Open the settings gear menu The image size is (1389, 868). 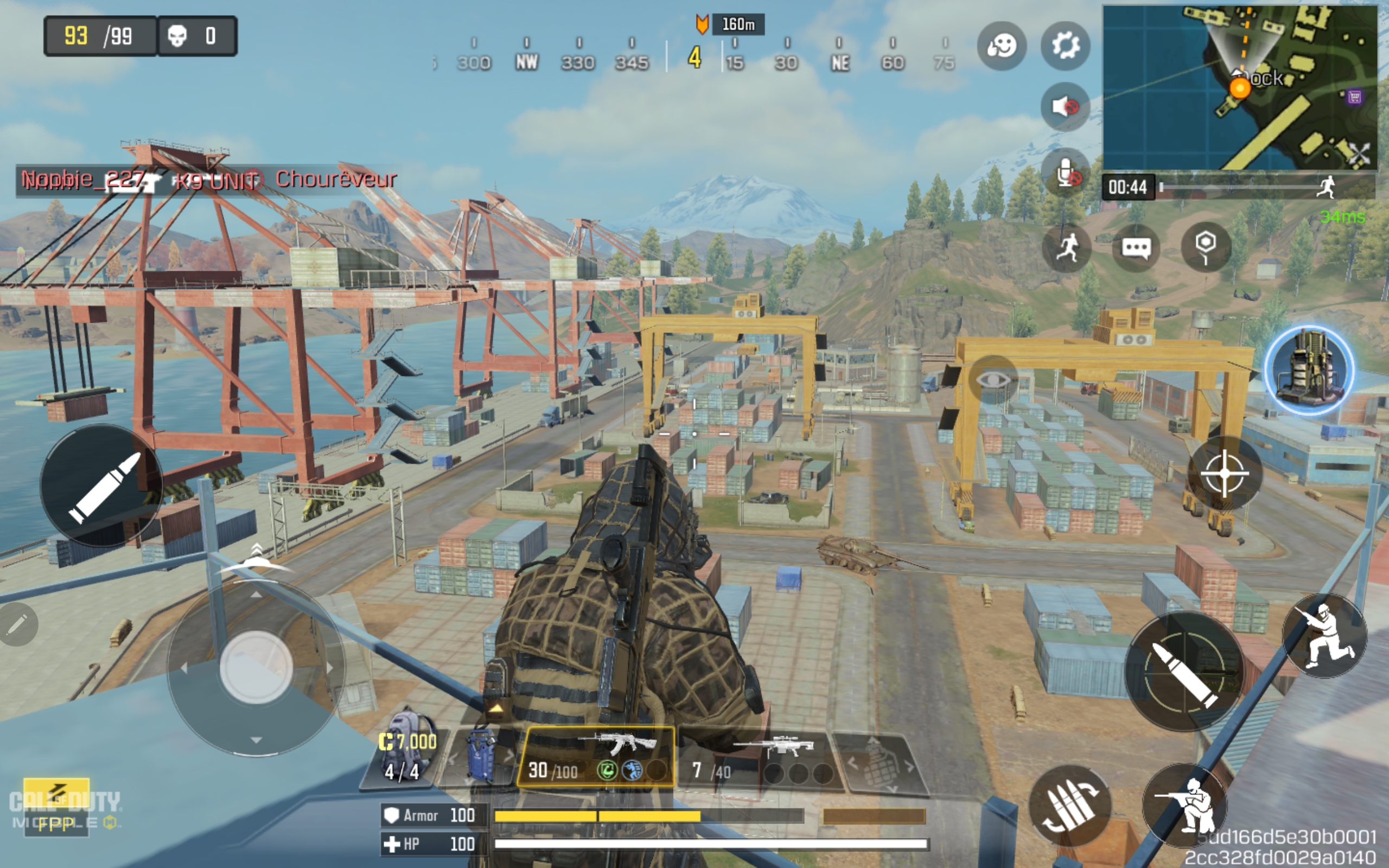[1065, 46]
